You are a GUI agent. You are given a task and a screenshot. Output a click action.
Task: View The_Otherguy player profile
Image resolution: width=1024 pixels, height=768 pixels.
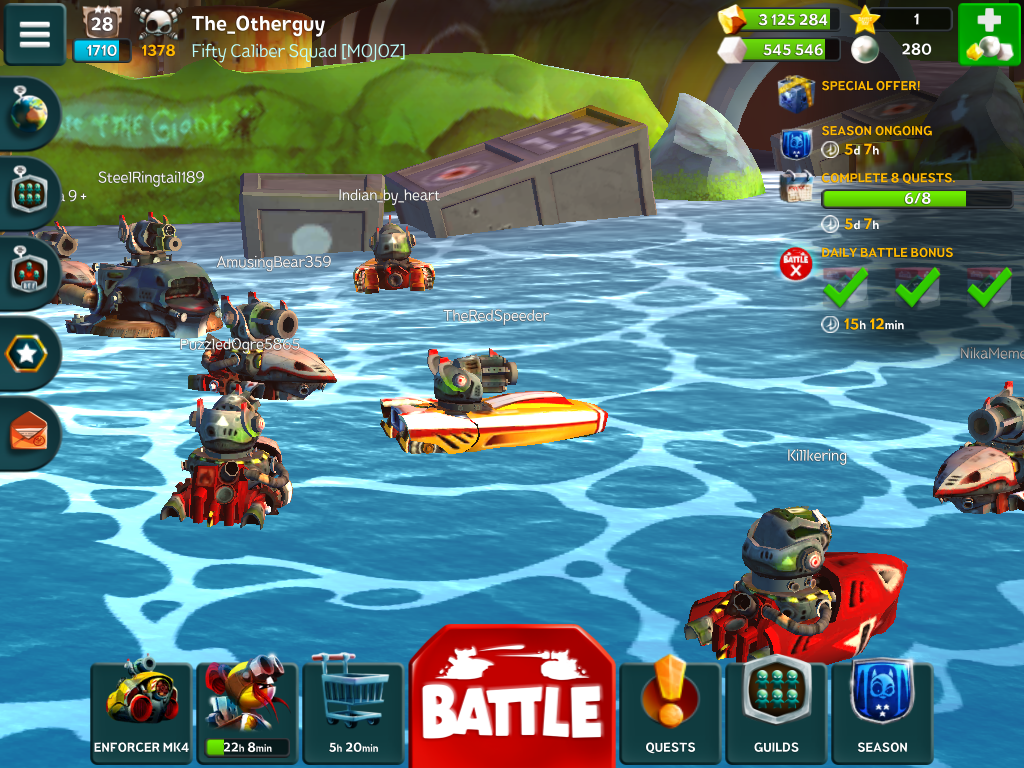tap(258, 24)
